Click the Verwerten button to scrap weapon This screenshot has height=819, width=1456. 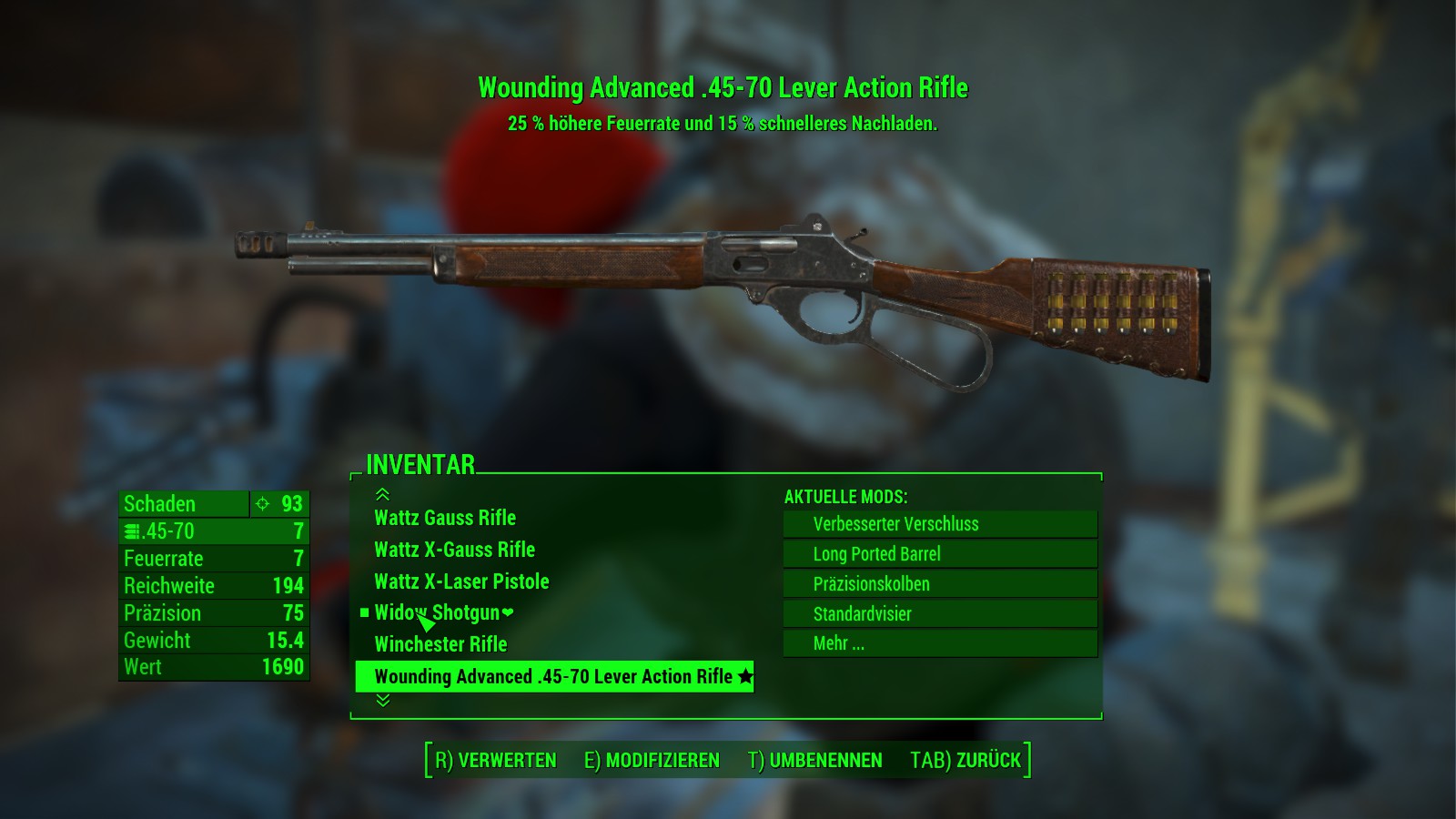495,761
